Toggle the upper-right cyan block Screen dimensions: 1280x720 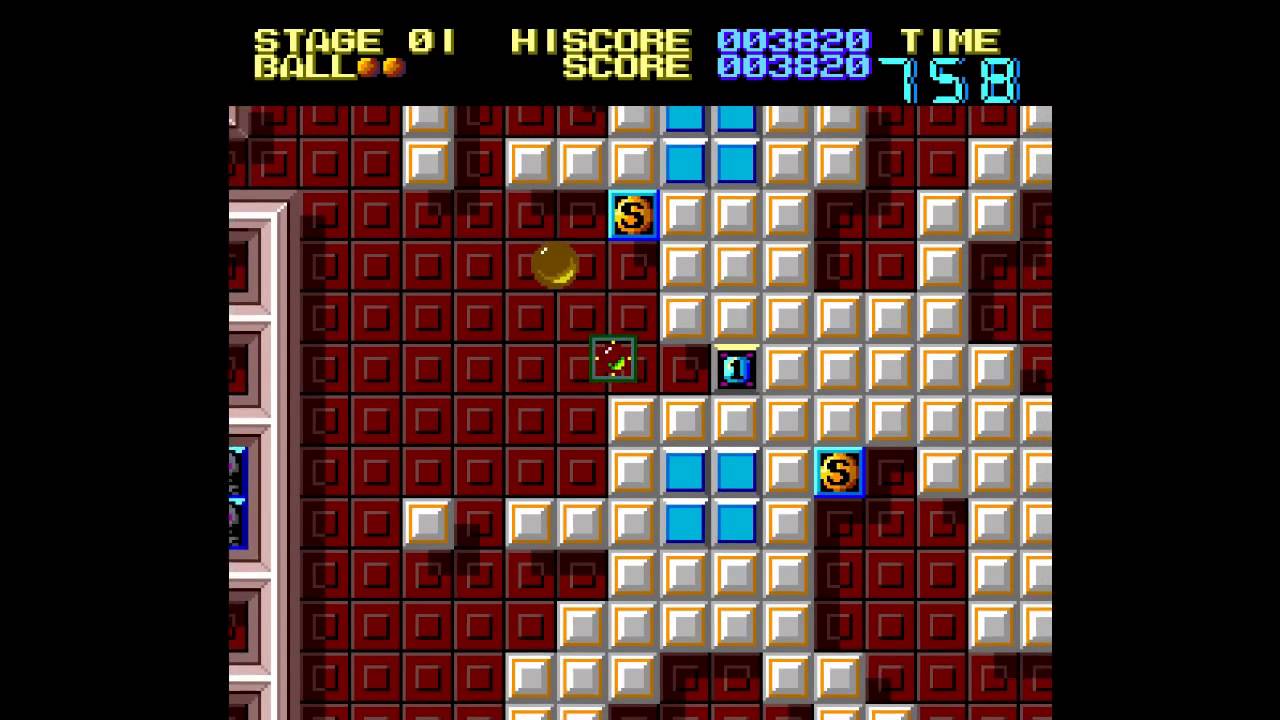click(x=738, y=119)
